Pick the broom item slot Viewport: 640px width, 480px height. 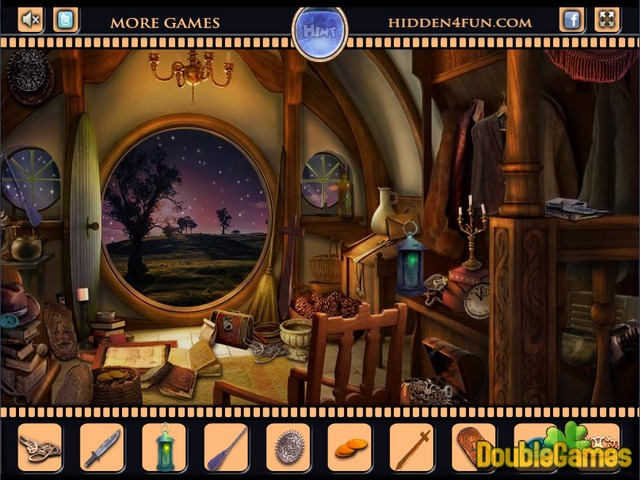(225, 446)
